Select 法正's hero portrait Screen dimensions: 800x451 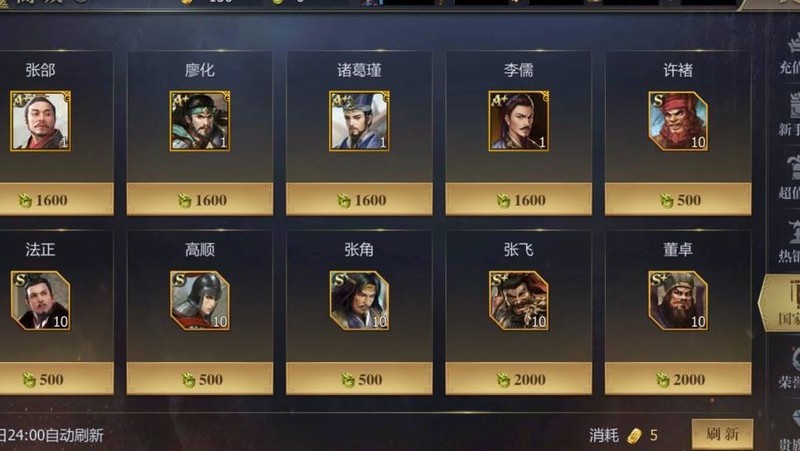coord(40,300)
